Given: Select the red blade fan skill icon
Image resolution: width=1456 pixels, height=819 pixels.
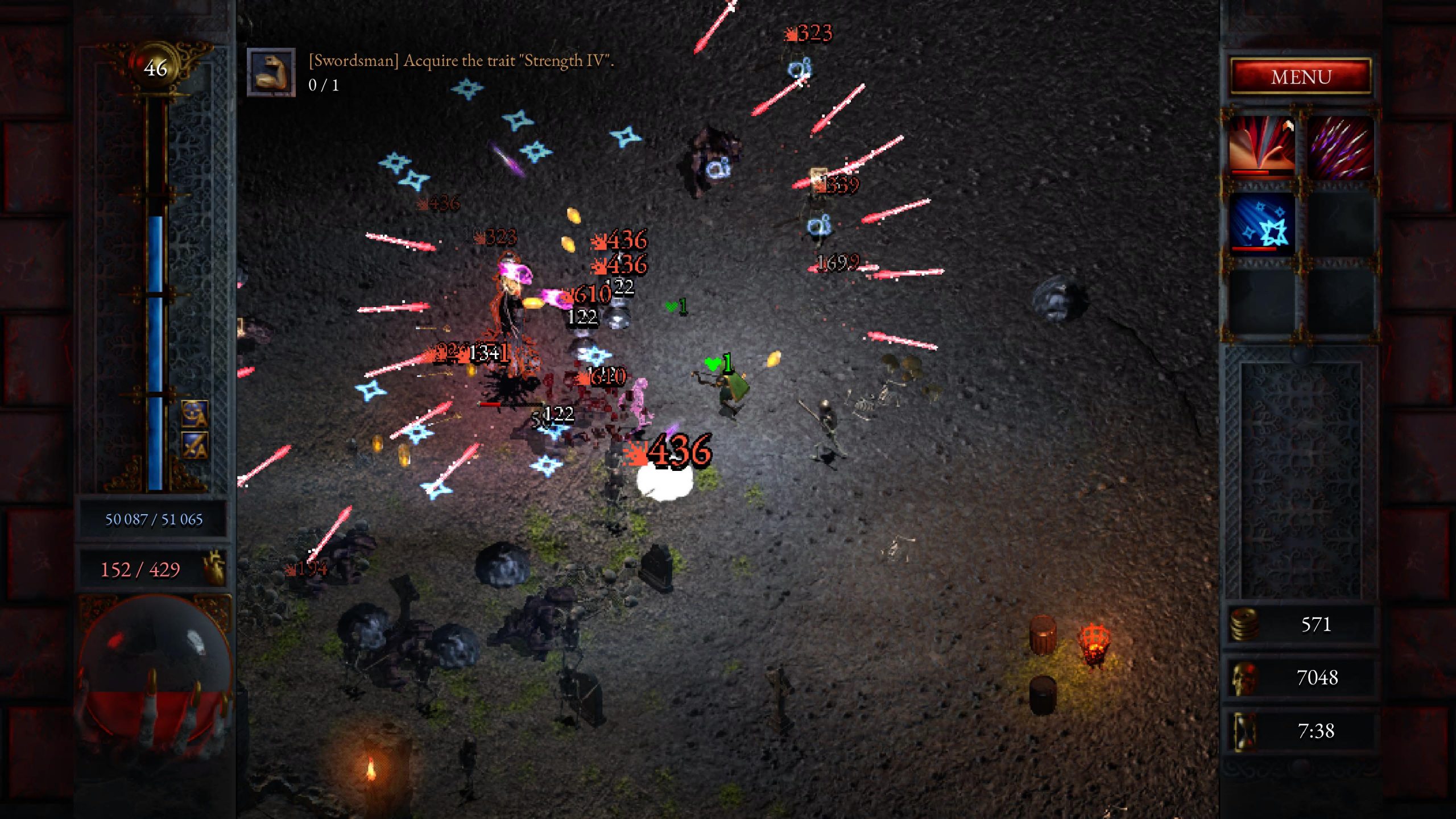Looking at the screenshot, I should point(1262,147).
